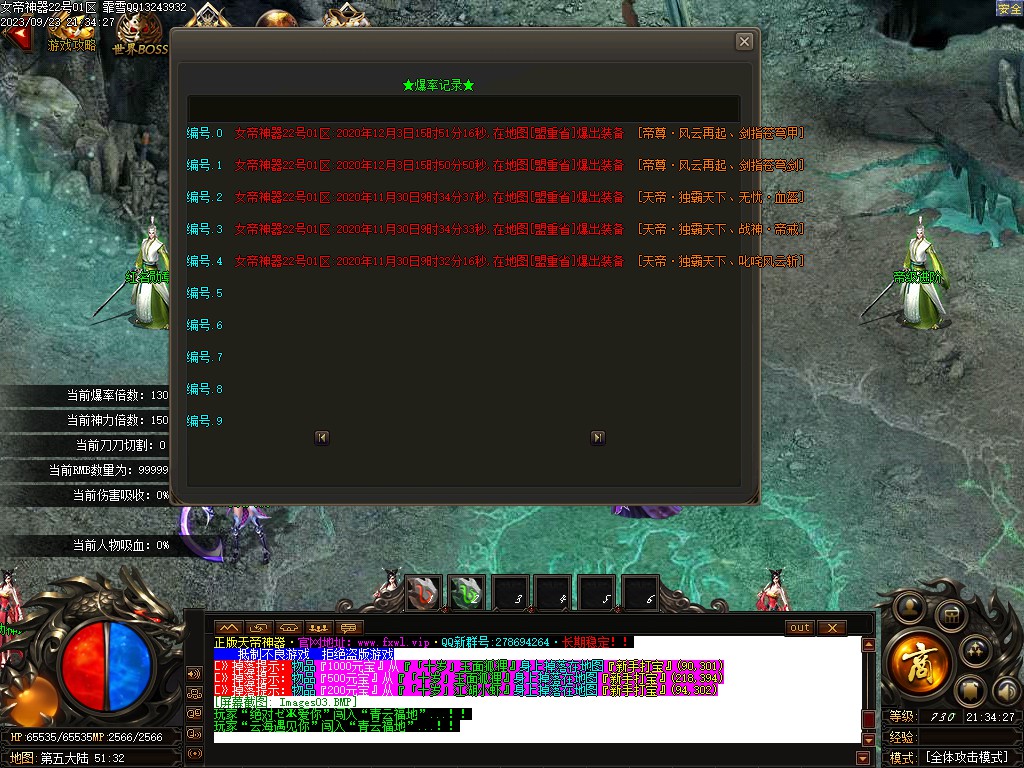The width and height of the screenshot is (1024, 768).
Task: Close the drop record window
Action: [744, 41]
